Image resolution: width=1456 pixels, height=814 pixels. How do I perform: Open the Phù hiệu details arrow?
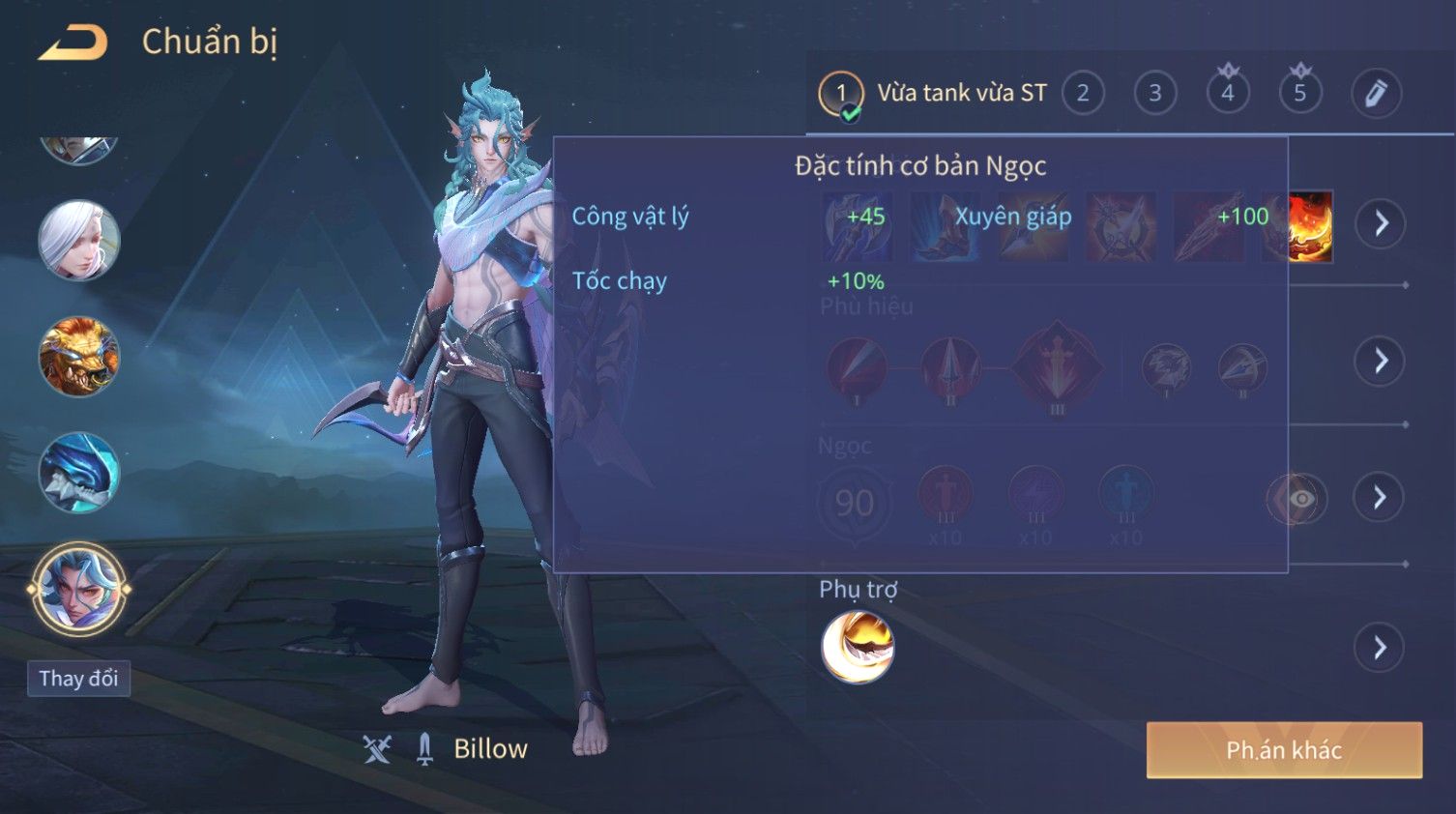tap(1380, 362)
